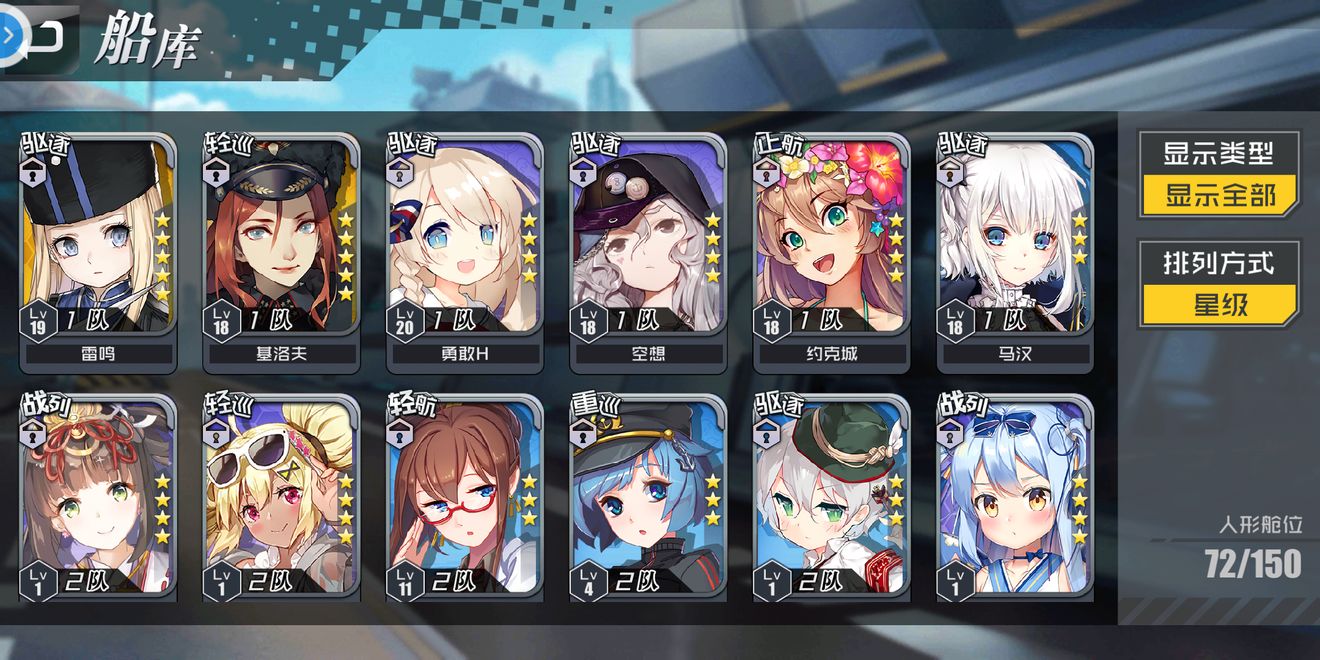
Task: Select the 马汉 ship card
Action: click(x=1015, y=250)
